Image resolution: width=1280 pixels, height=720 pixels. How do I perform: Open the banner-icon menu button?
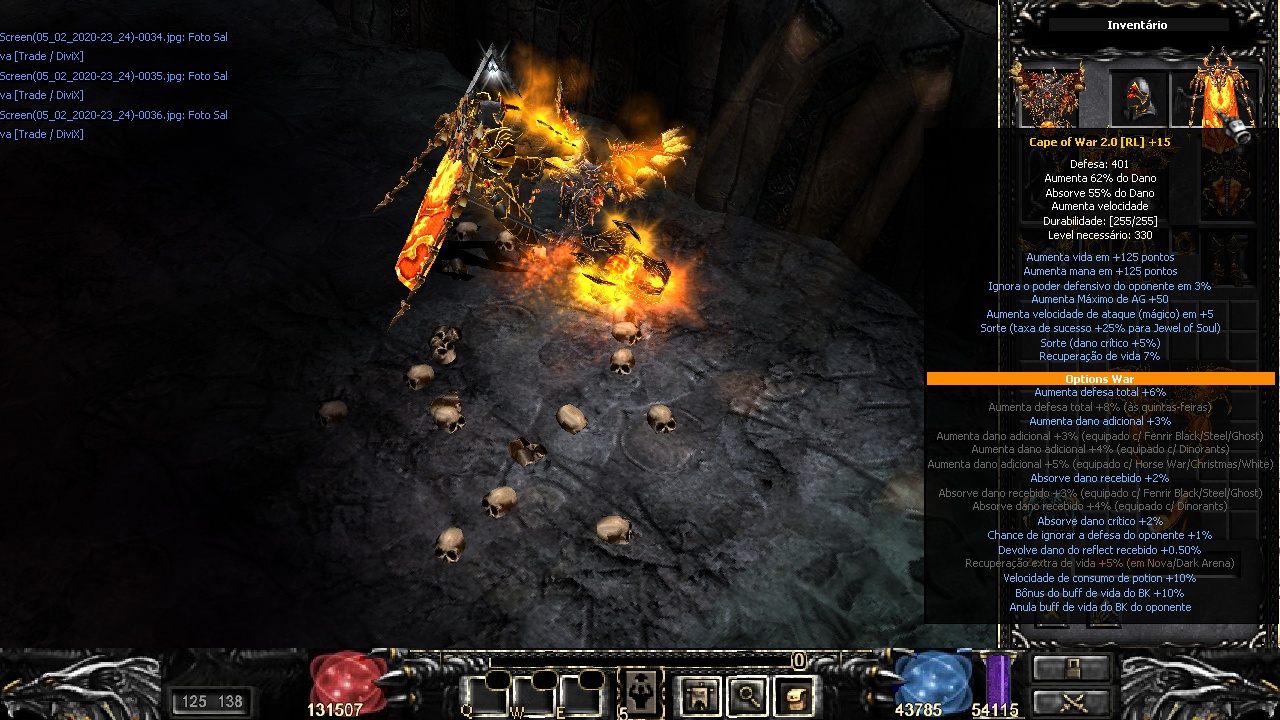699,695
